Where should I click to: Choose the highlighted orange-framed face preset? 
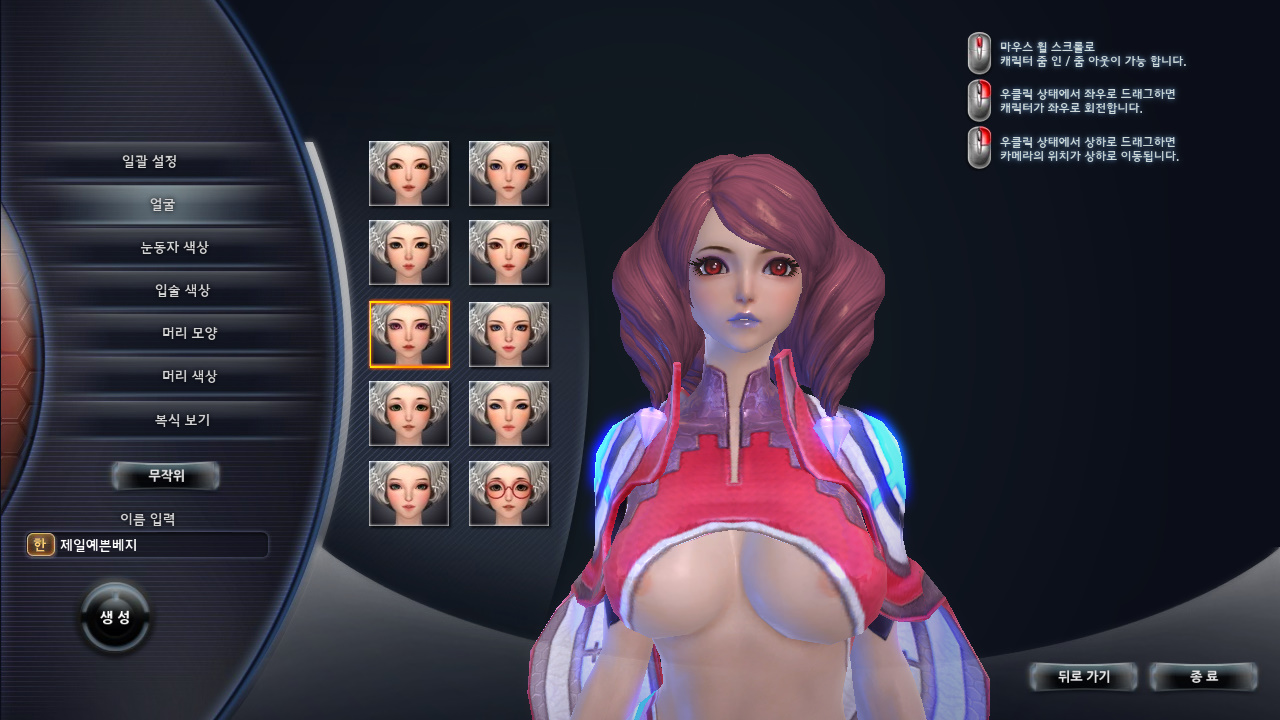point(409,334)
